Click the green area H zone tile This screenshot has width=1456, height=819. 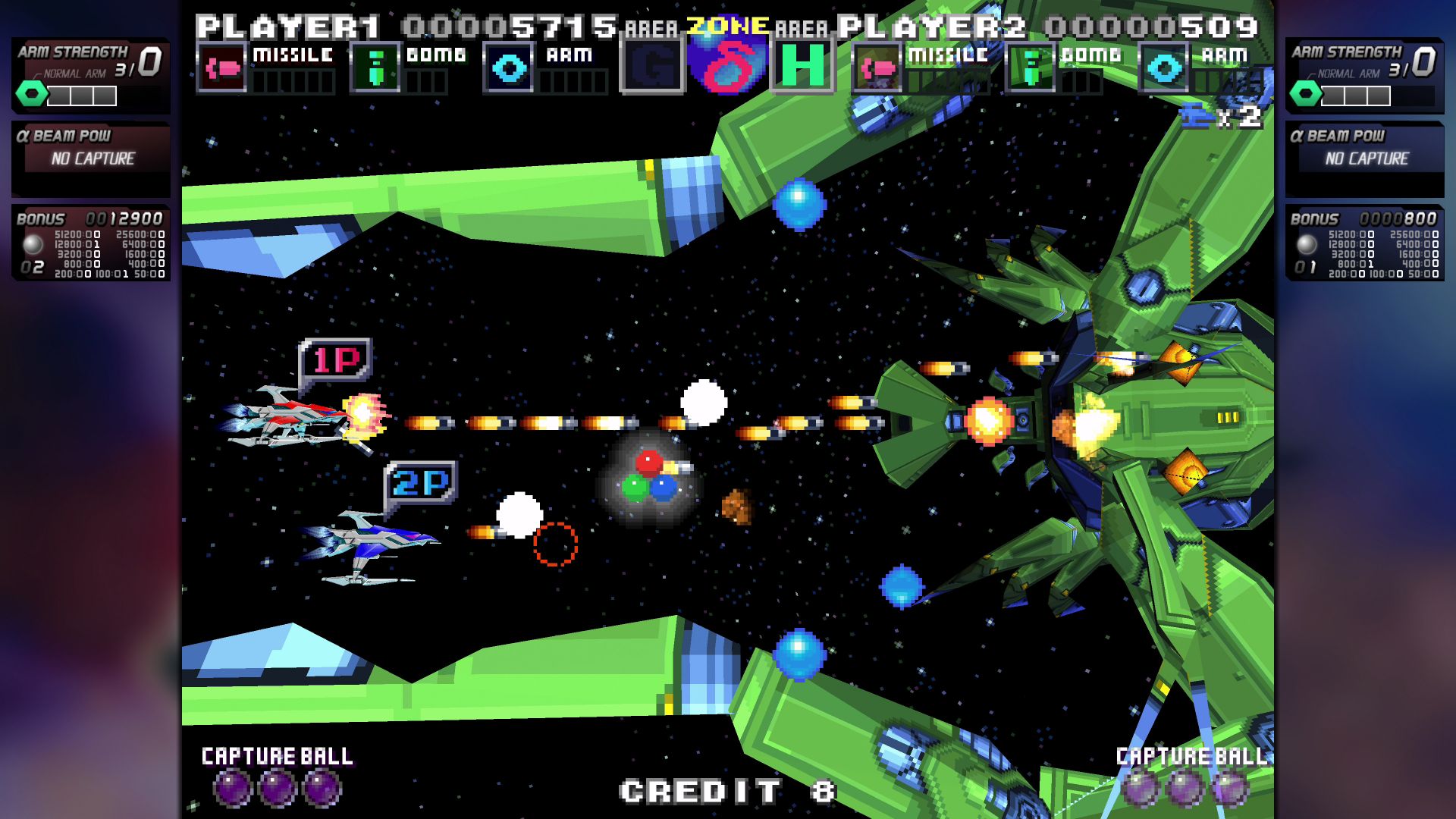tap(802, 66)
